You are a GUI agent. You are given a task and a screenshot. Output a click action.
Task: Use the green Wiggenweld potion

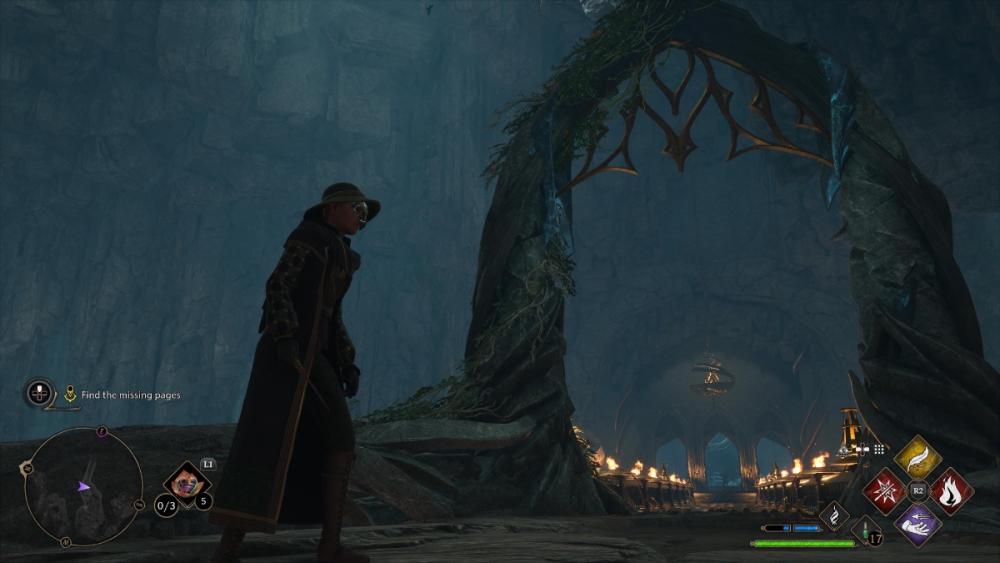[x=866, y=530]
